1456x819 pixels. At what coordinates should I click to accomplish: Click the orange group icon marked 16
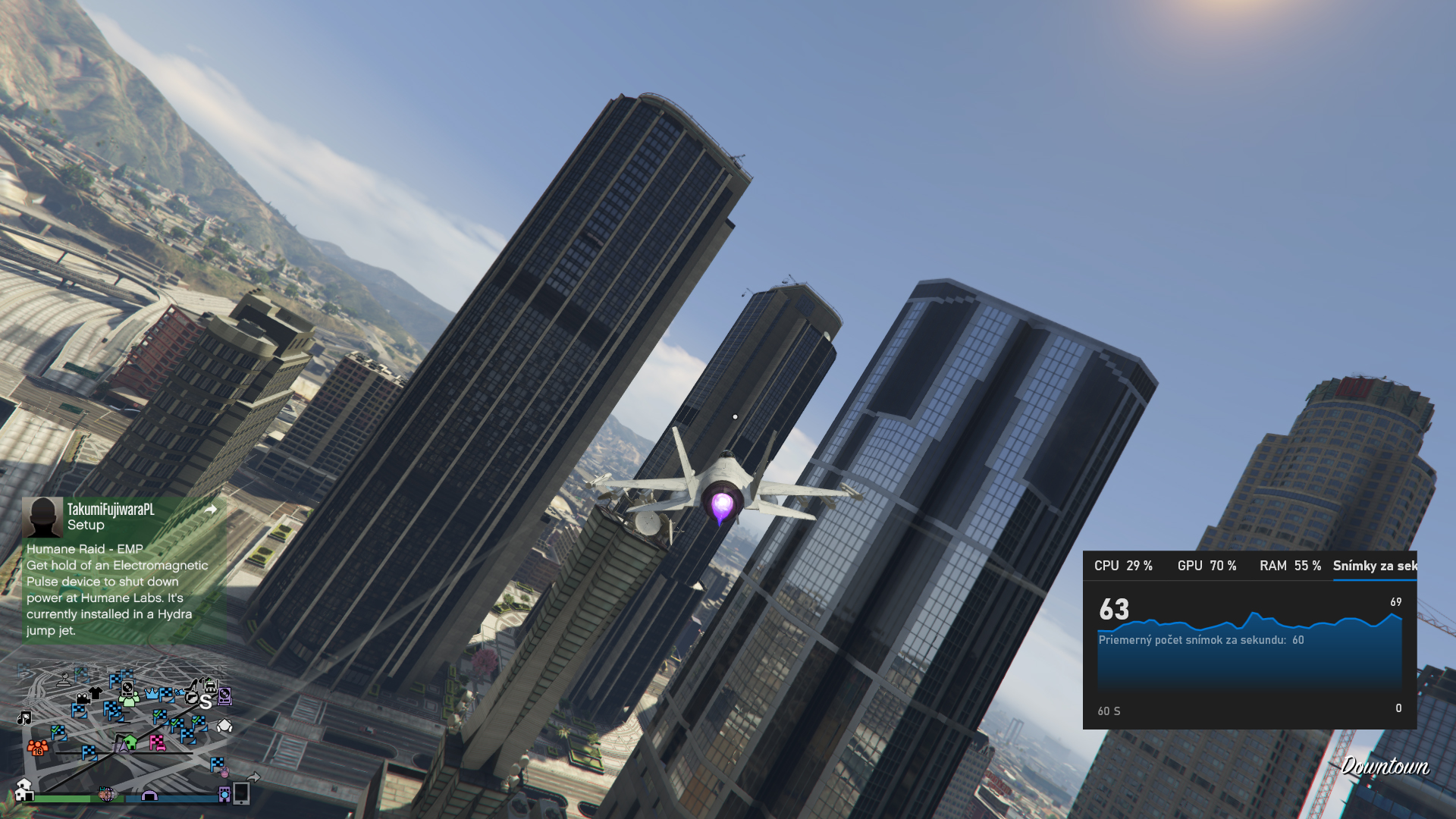click(37, 748)
